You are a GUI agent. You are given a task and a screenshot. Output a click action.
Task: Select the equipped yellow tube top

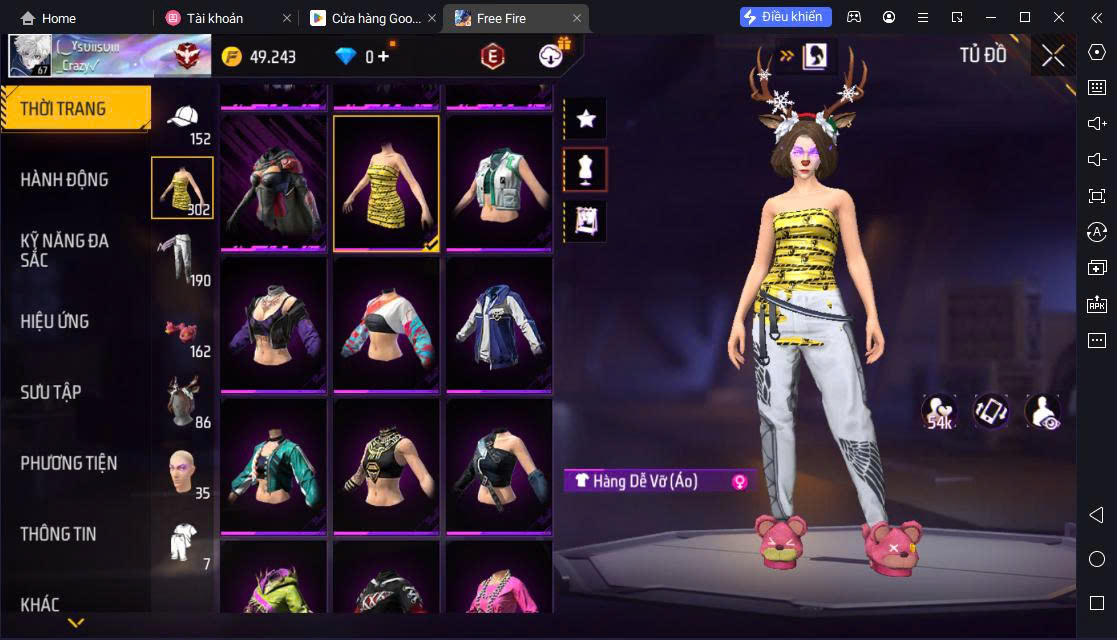(x=386, y=183)
